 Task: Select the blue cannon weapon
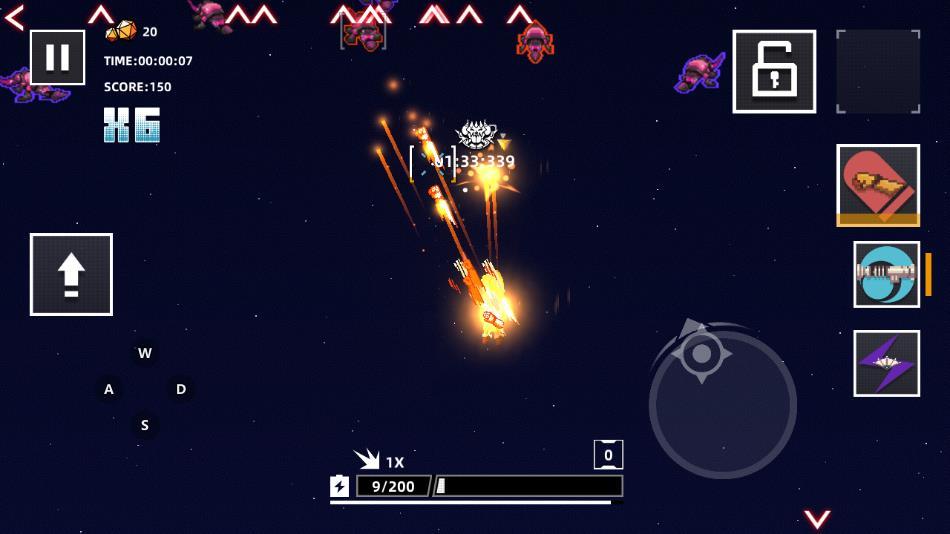[886, 274]
